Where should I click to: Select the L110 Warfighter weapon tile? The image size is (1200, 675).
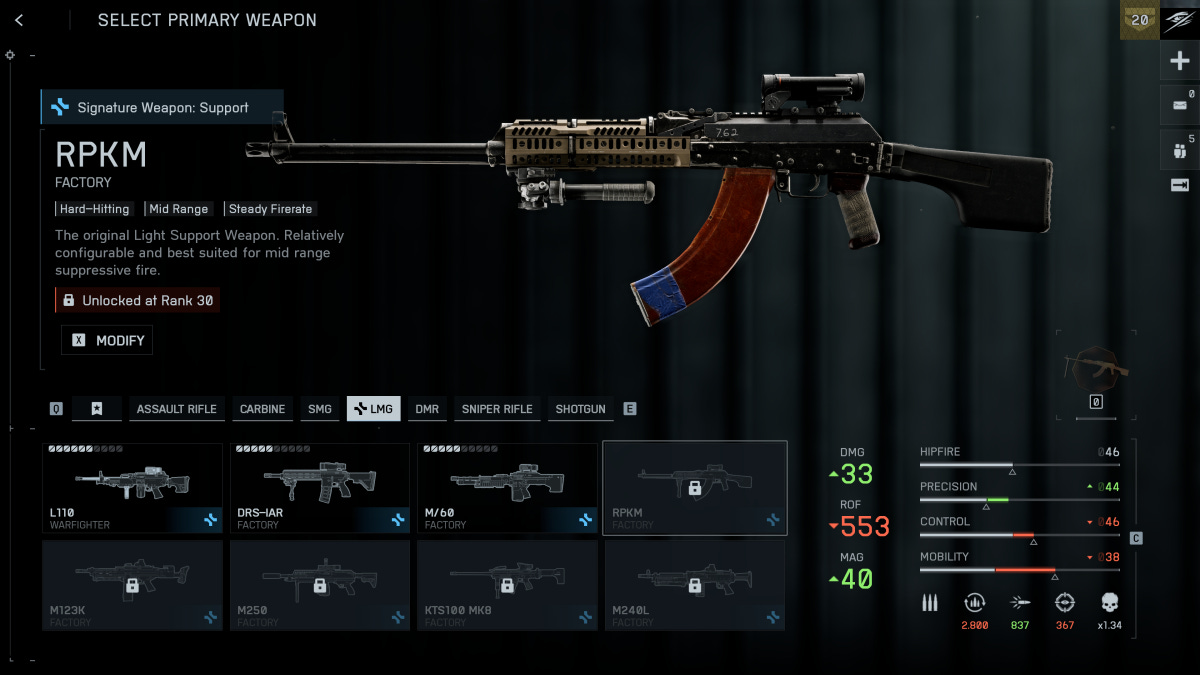(132, 488)
